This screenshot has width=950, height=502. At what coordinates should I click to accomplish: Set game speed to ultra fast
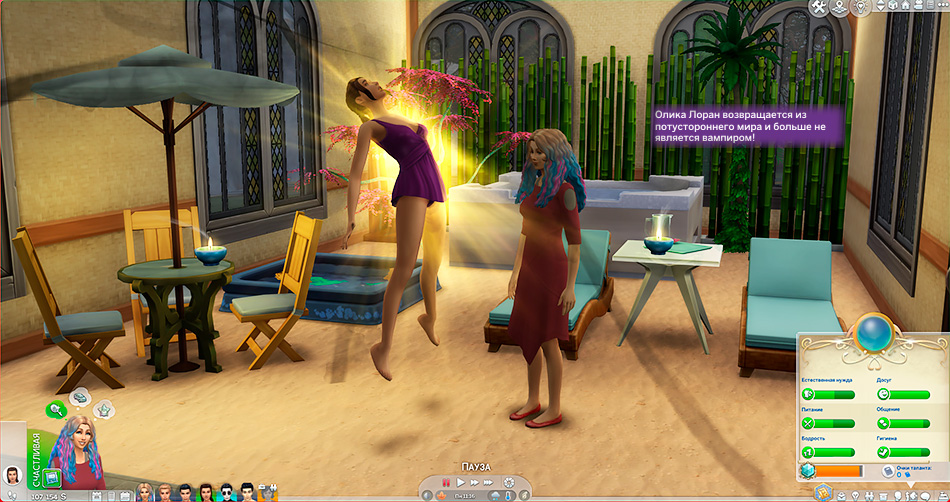[x=490, y=483]
